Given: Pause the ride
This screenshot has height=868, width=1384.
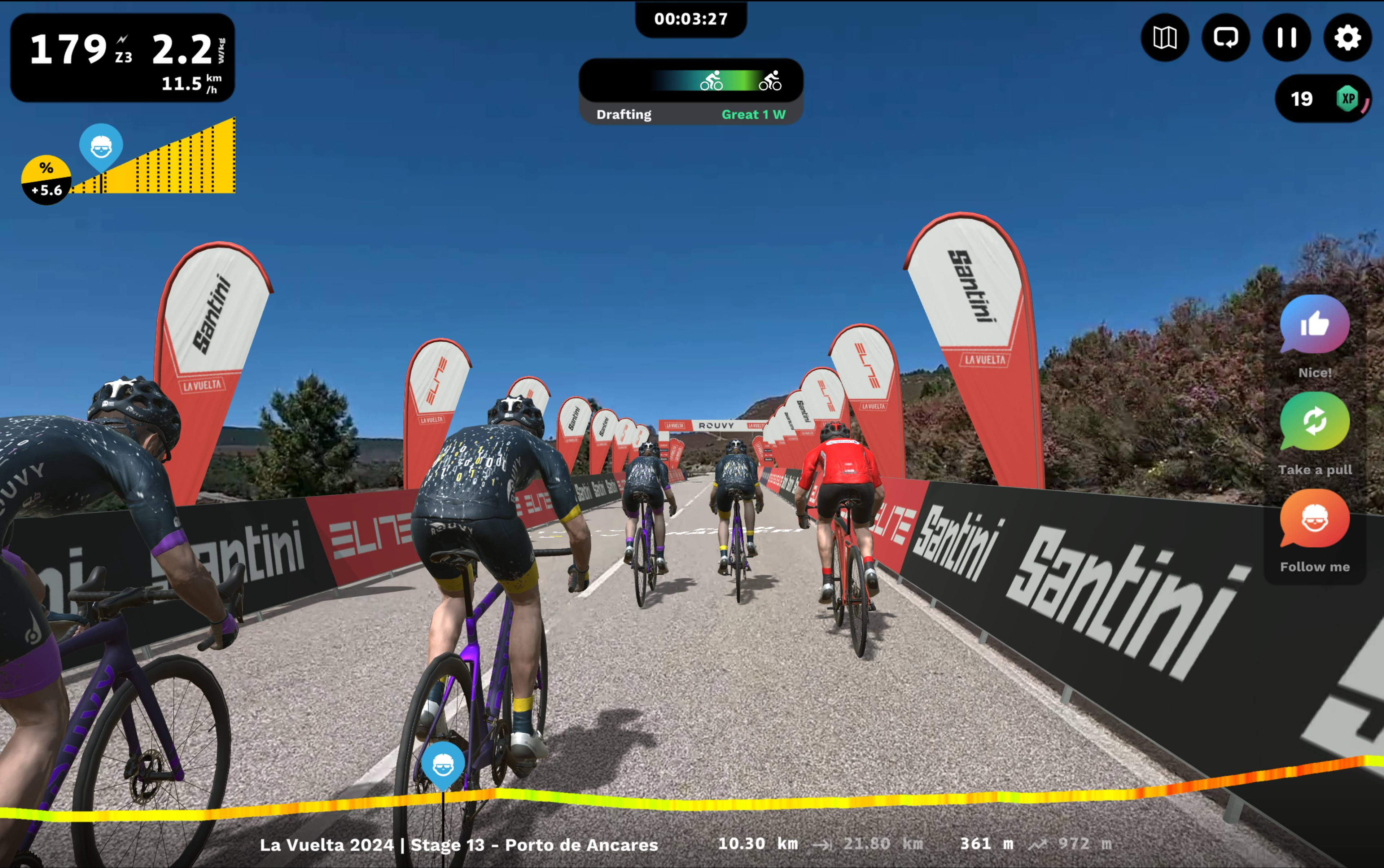Looking at the screenshot, I should point(1287,38).
